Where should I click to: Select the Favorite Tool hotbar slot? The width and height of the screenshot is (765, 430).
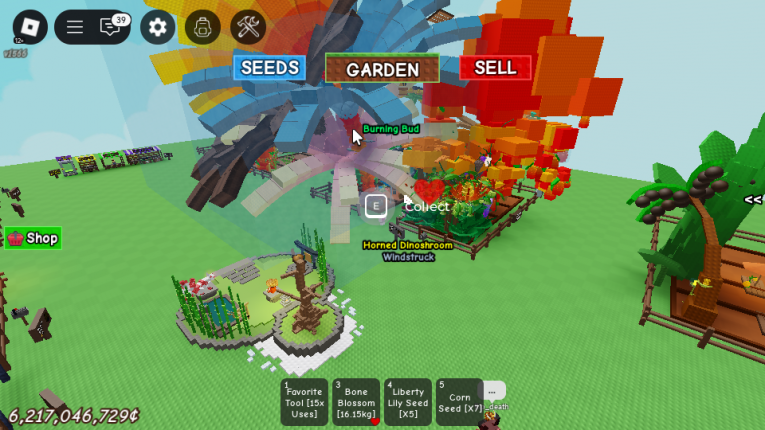[304, 402]
